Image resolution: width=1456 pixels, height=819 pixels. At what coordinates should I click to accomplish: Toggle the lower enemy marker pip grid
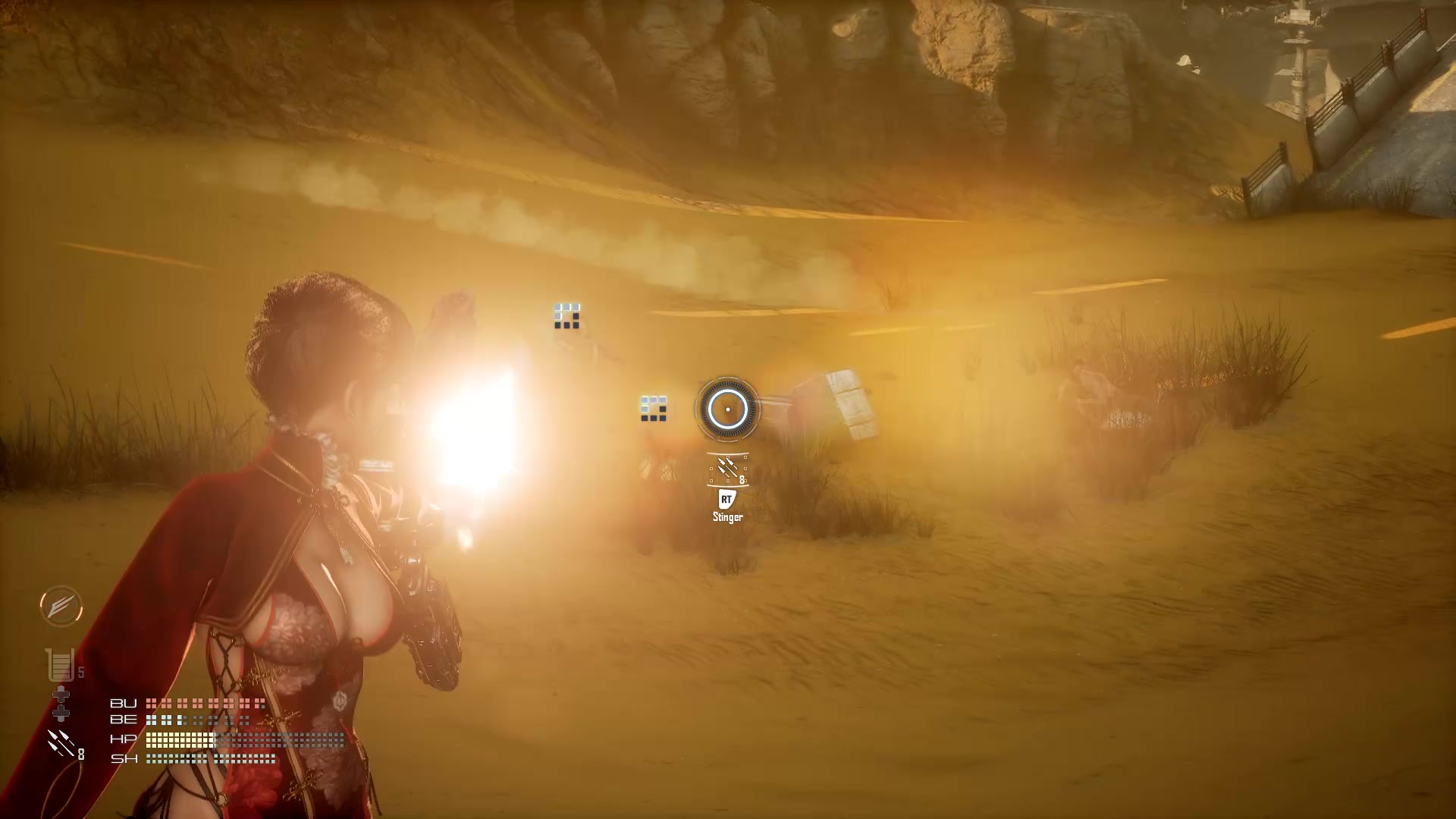[654, 407]
